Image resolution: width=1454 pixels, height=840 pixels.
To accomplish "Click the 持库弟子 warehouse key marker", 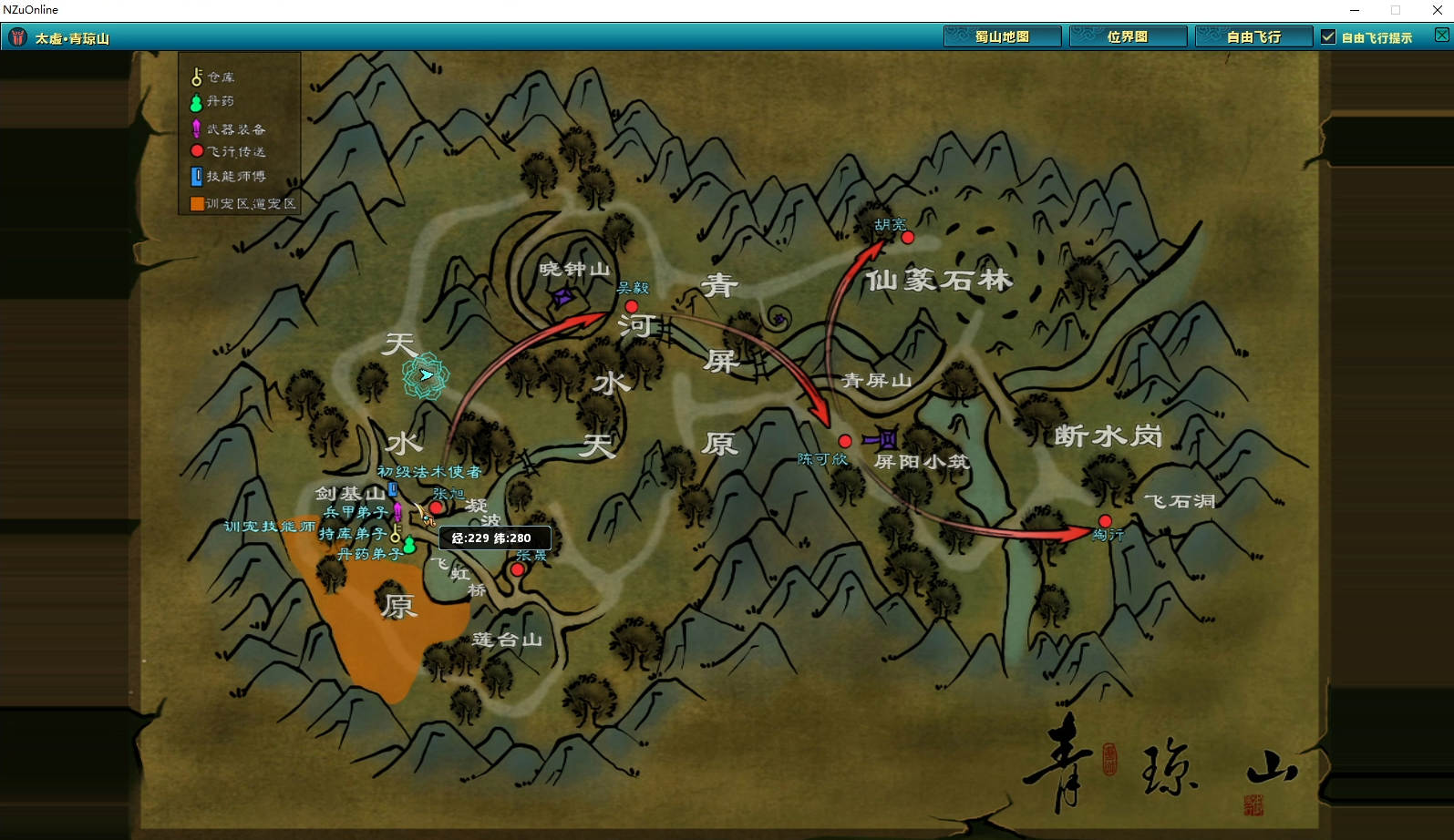I will [396, 532].
